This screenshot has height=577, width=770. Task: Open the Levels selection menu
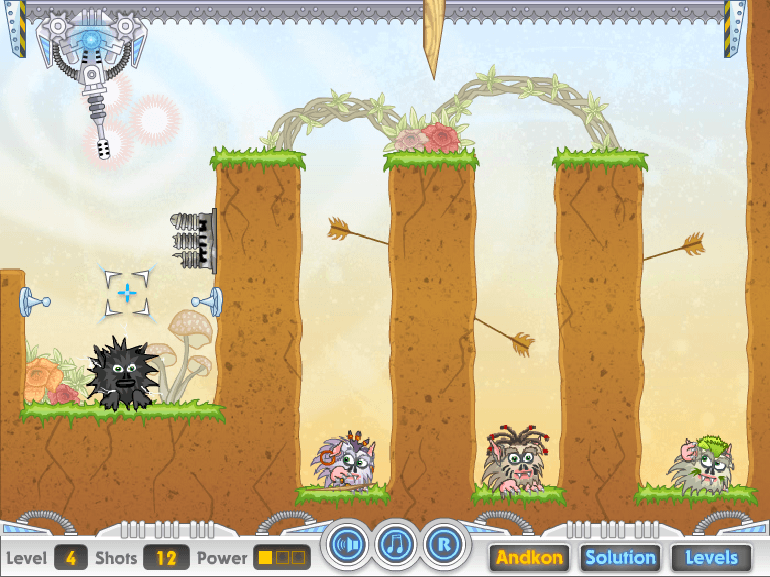click(x=711, y=557)
